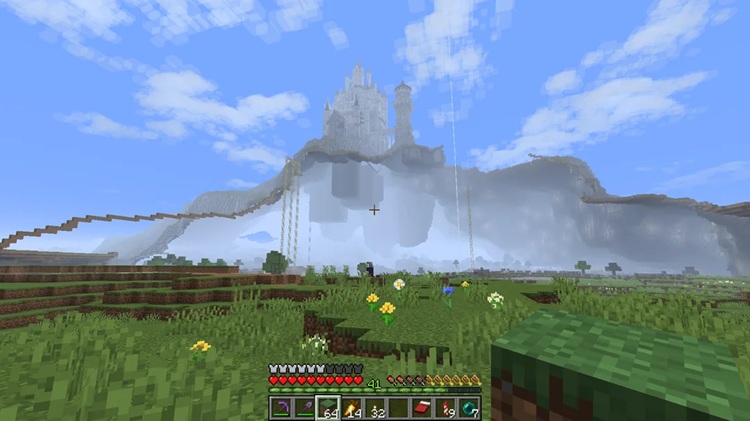The height and width of the screenshot is (421, 750).
Task: Choose the firework rocket stack of 9
Action: (x=446, y=407)
